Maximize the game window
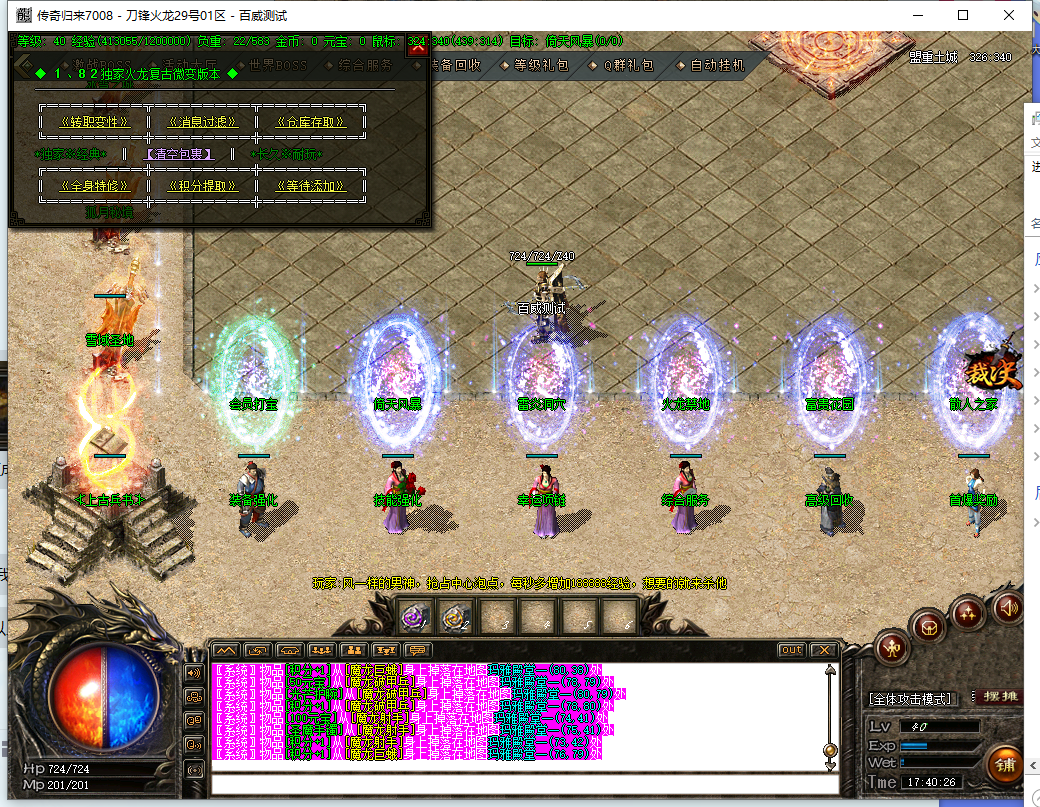The image size is (1040, 807). pos(963,15)
